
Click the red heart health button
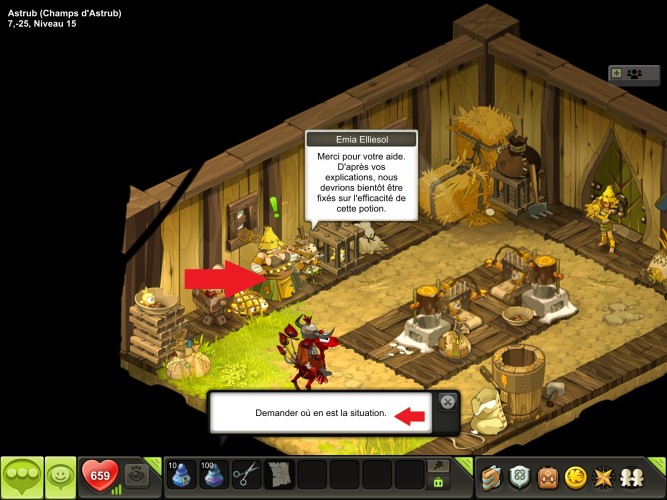(x=101, y=474)
